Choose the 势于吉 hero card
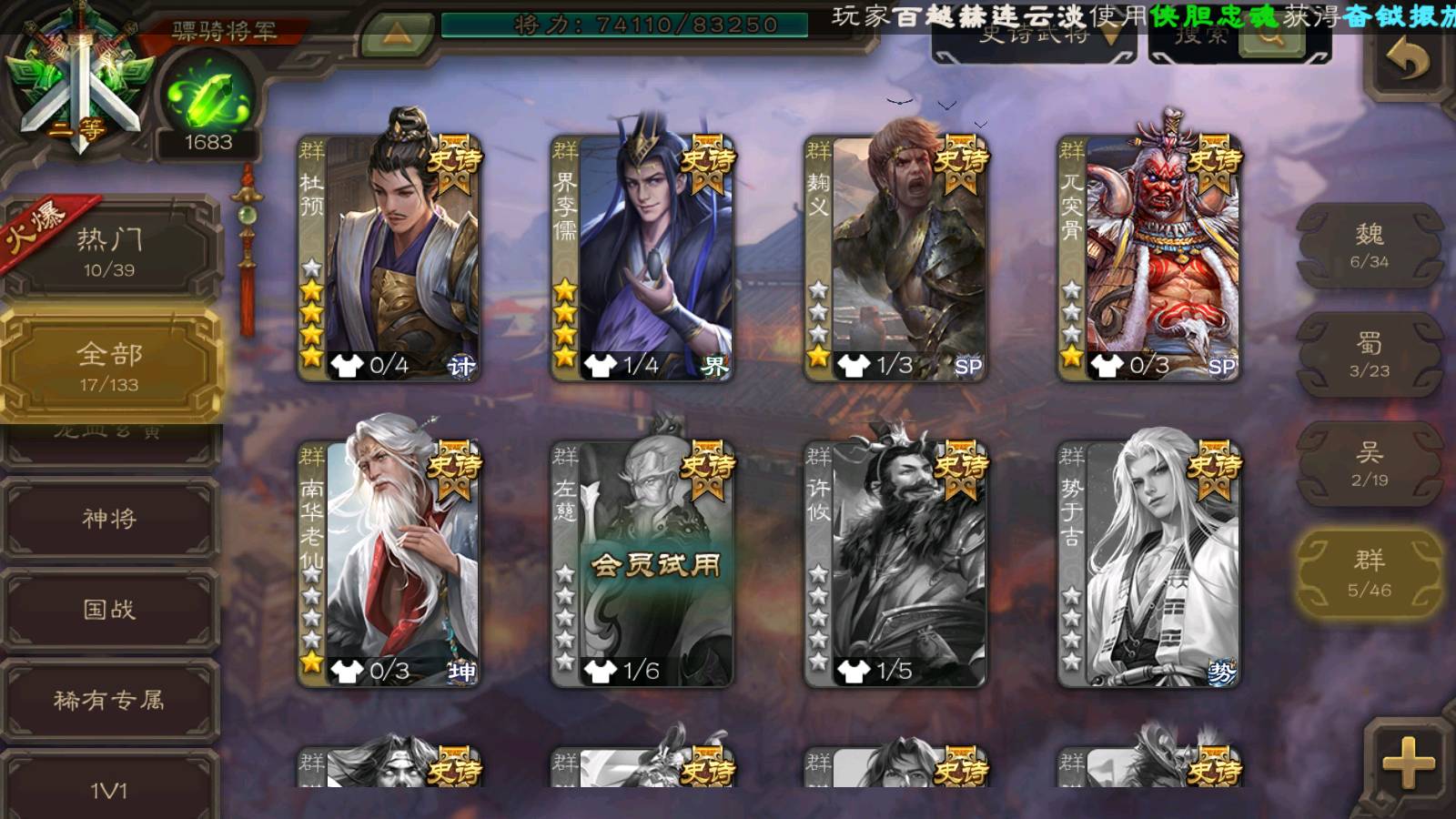 tap(1148, 563)
